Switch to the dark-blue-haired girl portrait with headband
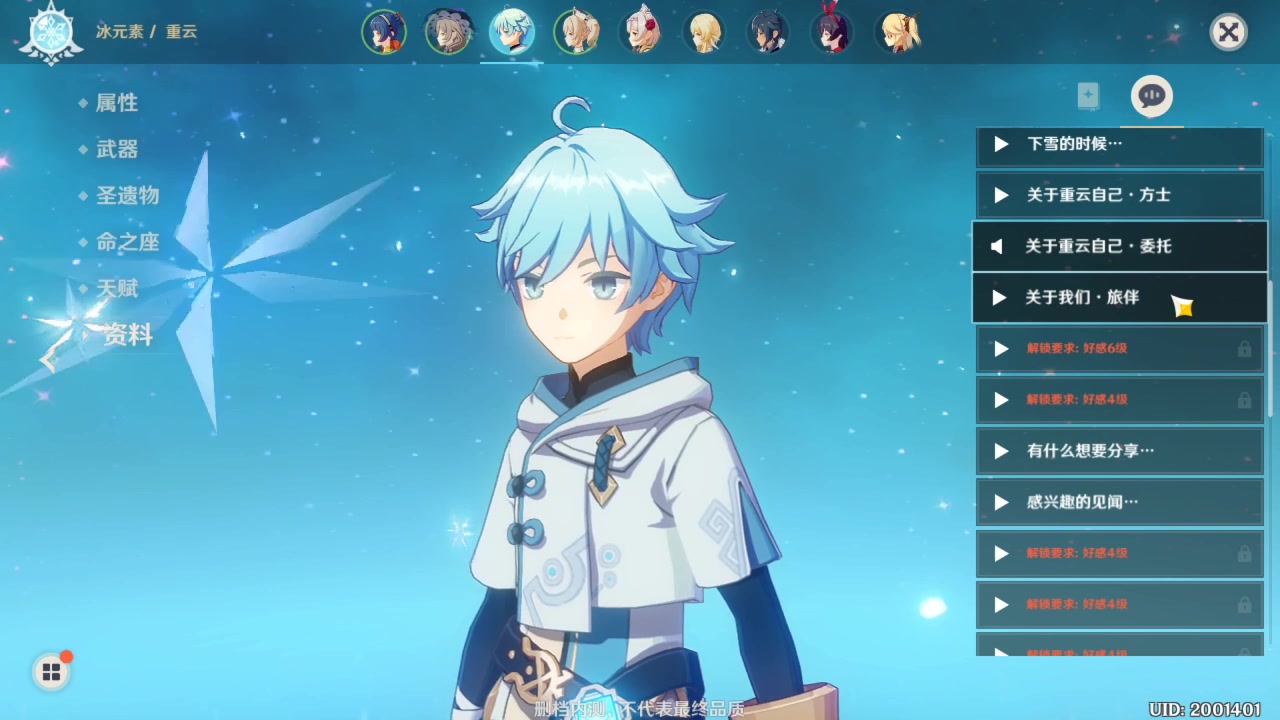The width and height of the screenshot is (1280, 720). [x=384, y=32]
